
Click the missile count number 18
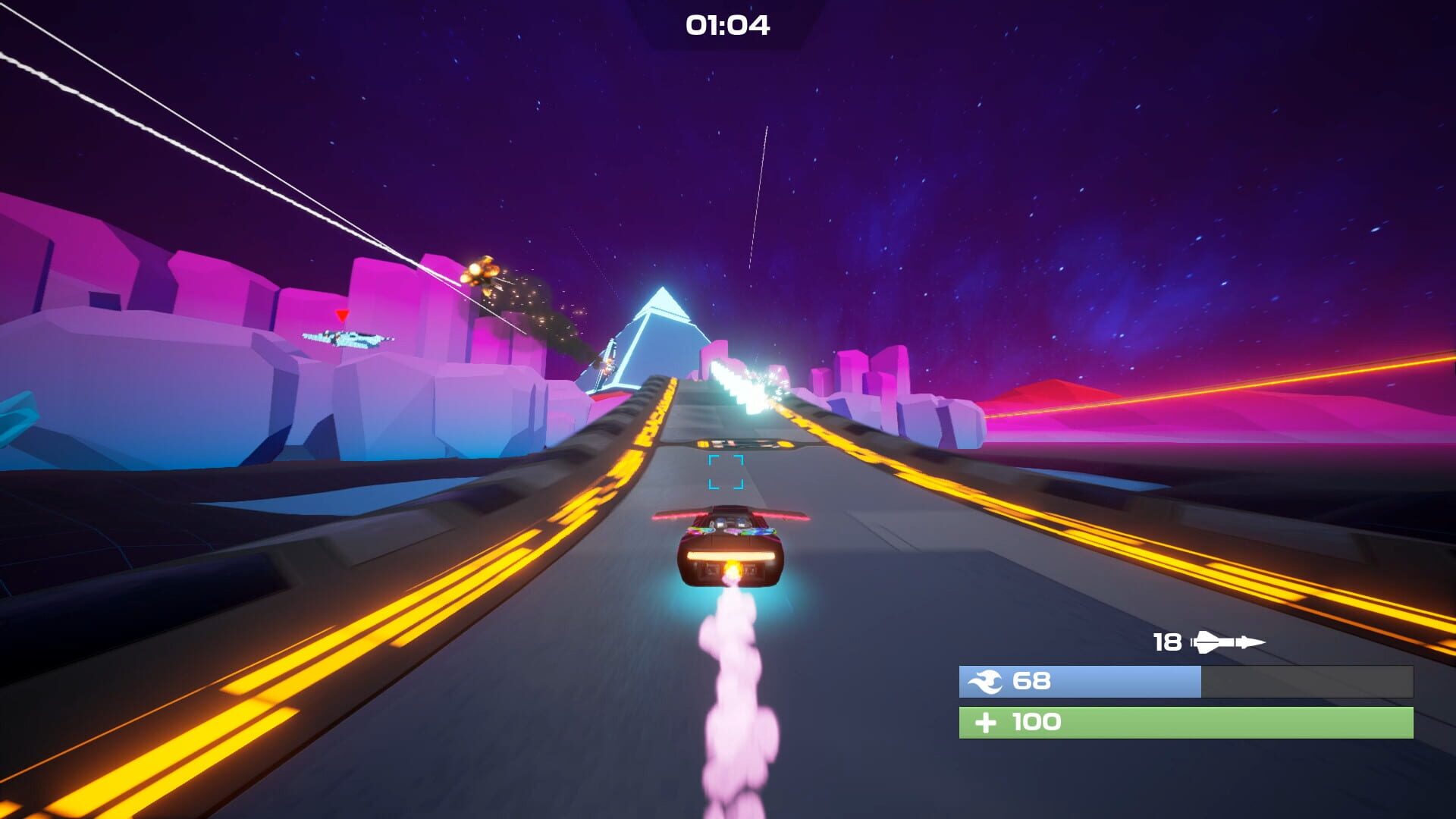point(1168,641)
